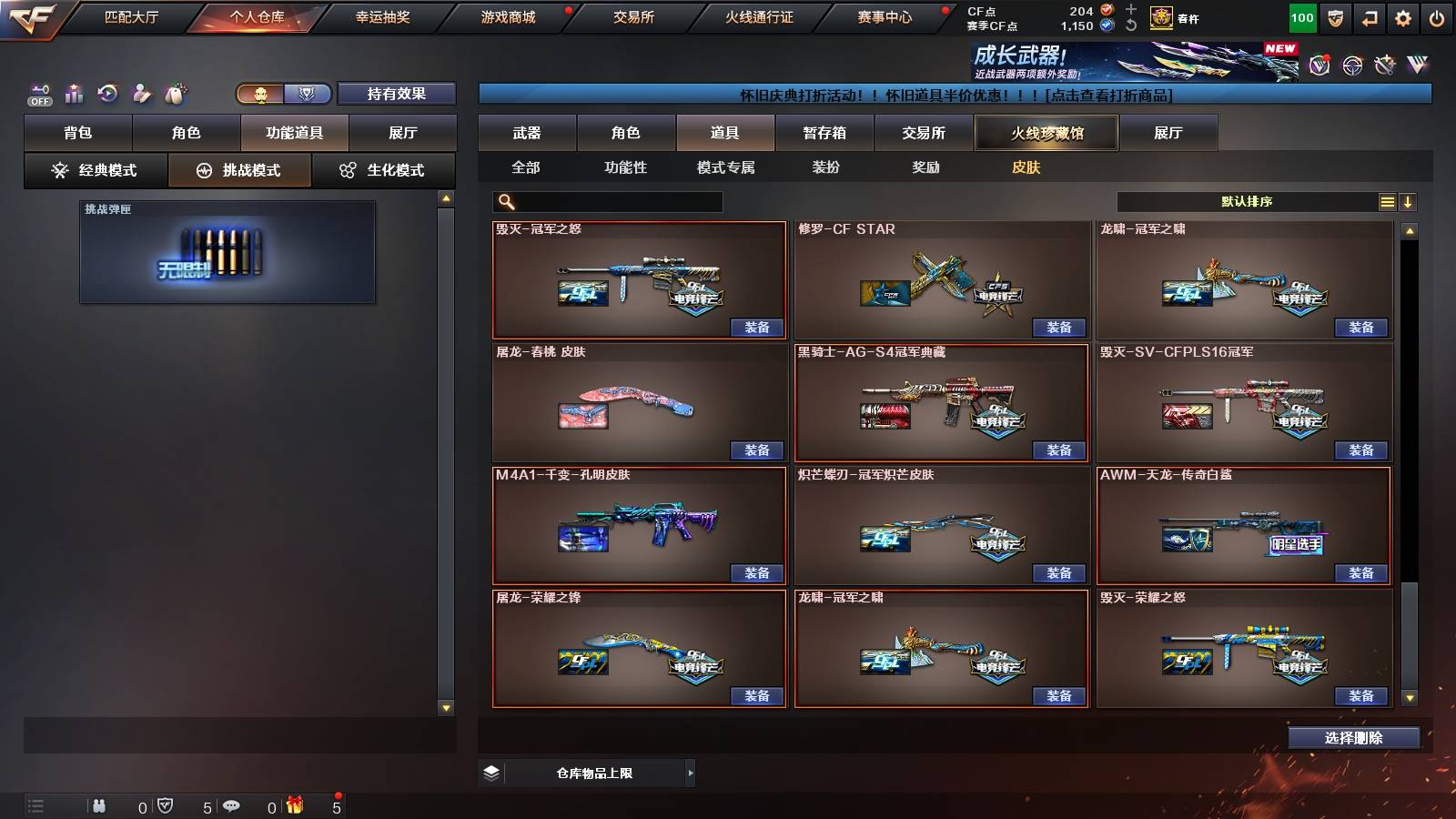Click the character customization icon top left
Screen dimensions: 1456x819
point(141,94)
